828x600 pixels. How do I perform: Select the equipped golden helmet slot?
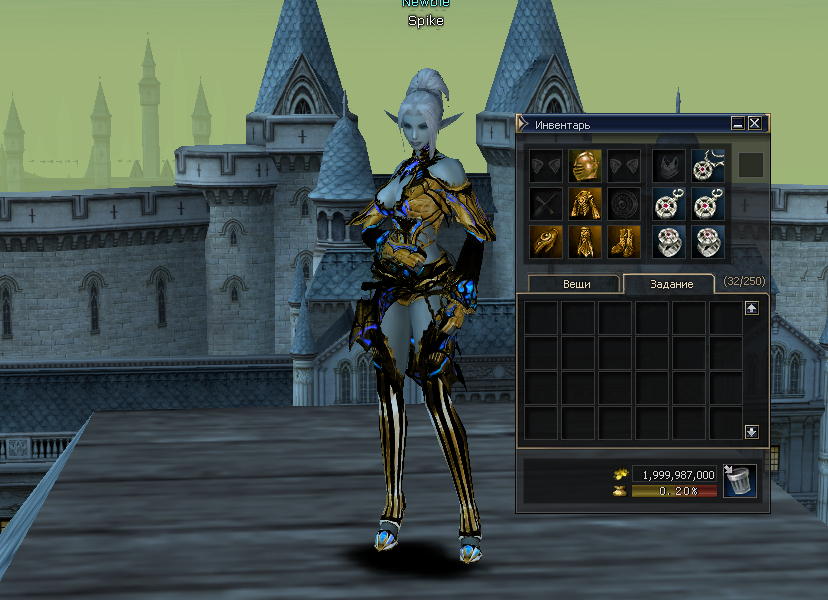pyautogui.click(x=584, y=165)
